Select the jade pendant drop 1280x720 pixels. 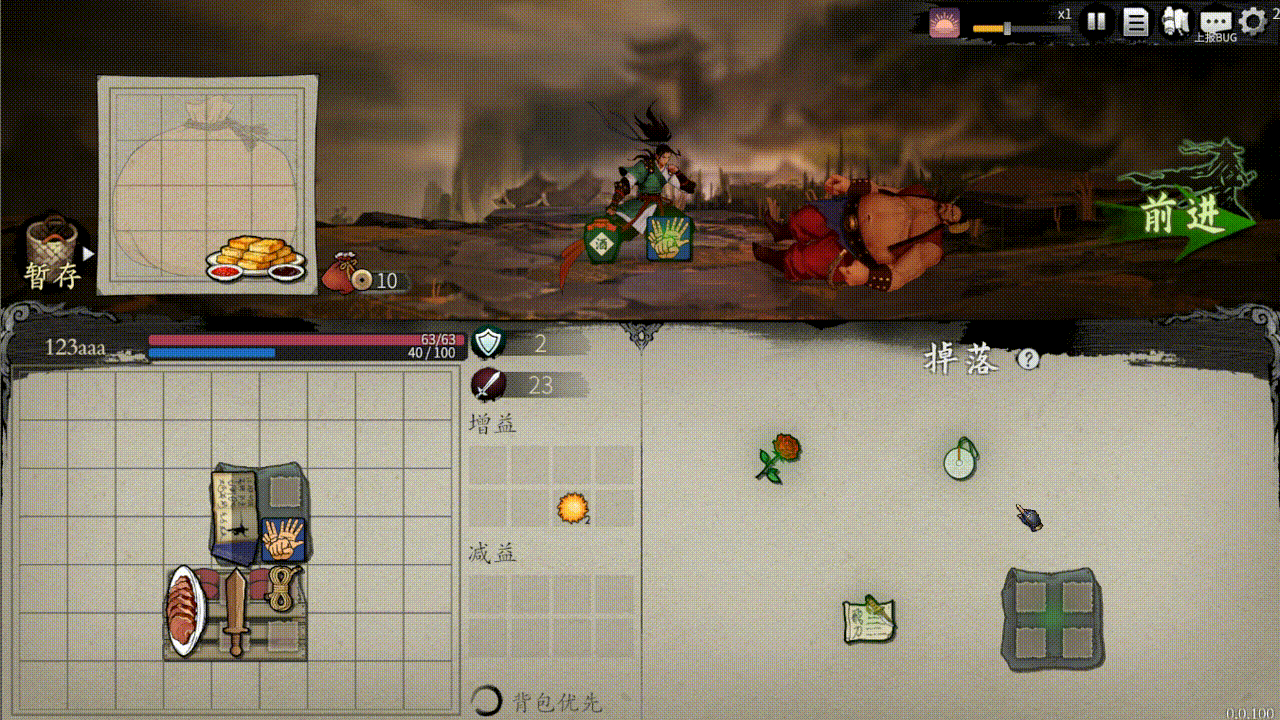click(961, 459)
